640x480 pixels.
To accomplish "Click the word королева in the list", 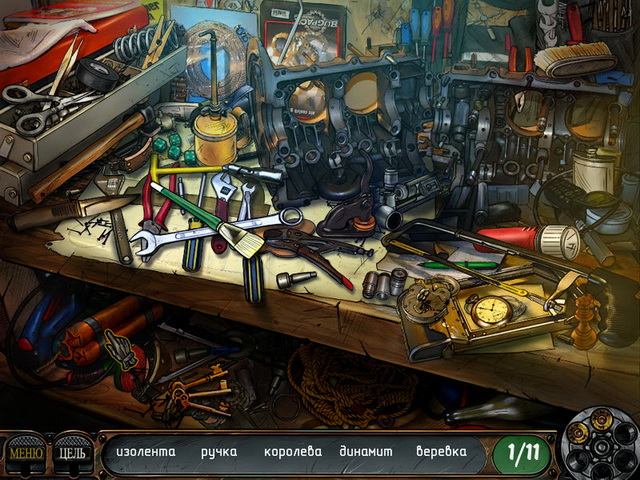I will pyautogui.click(x=293, y=452).
